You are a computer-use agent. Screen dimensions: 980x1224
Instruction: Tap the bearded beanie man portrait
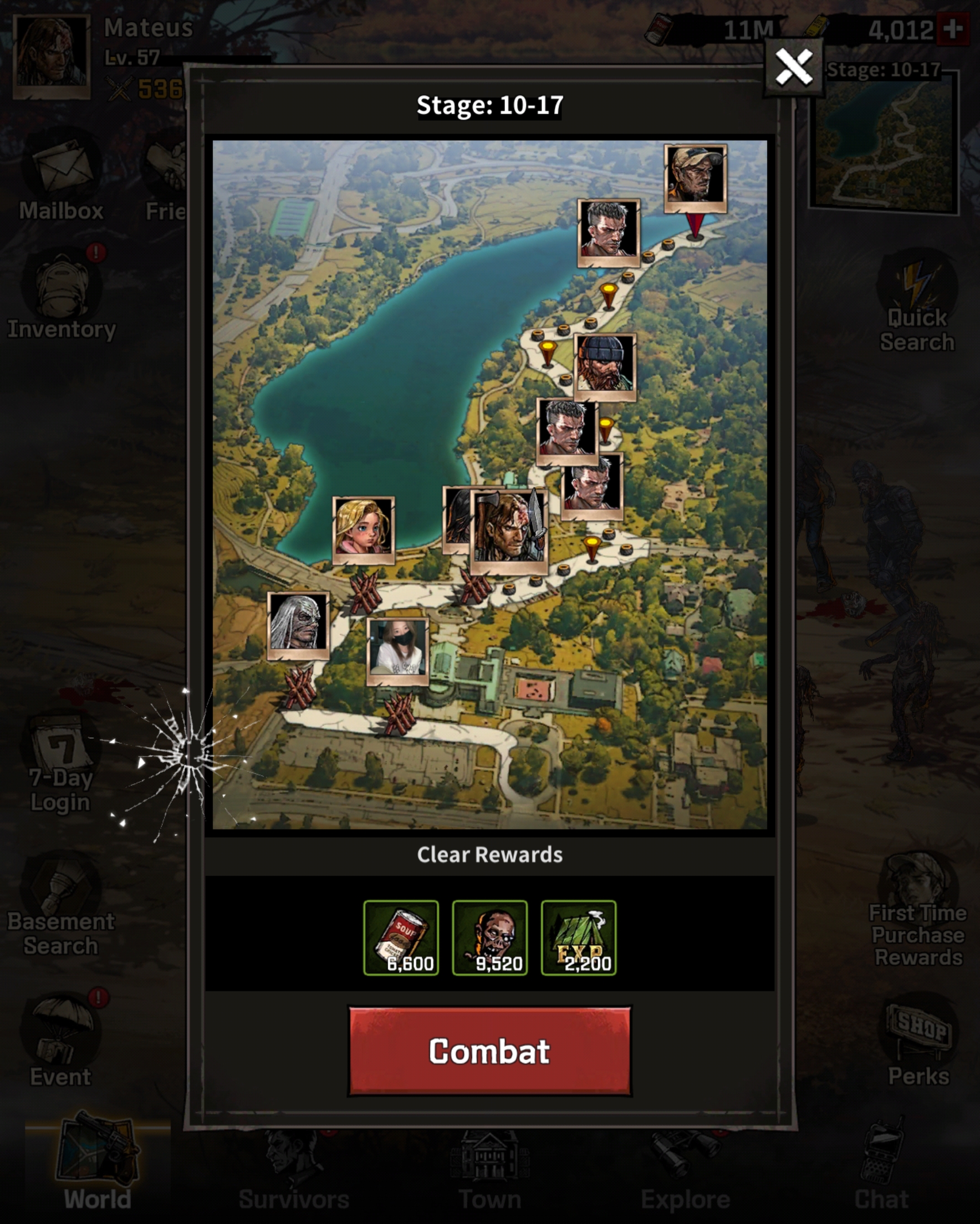coord(605,366)
